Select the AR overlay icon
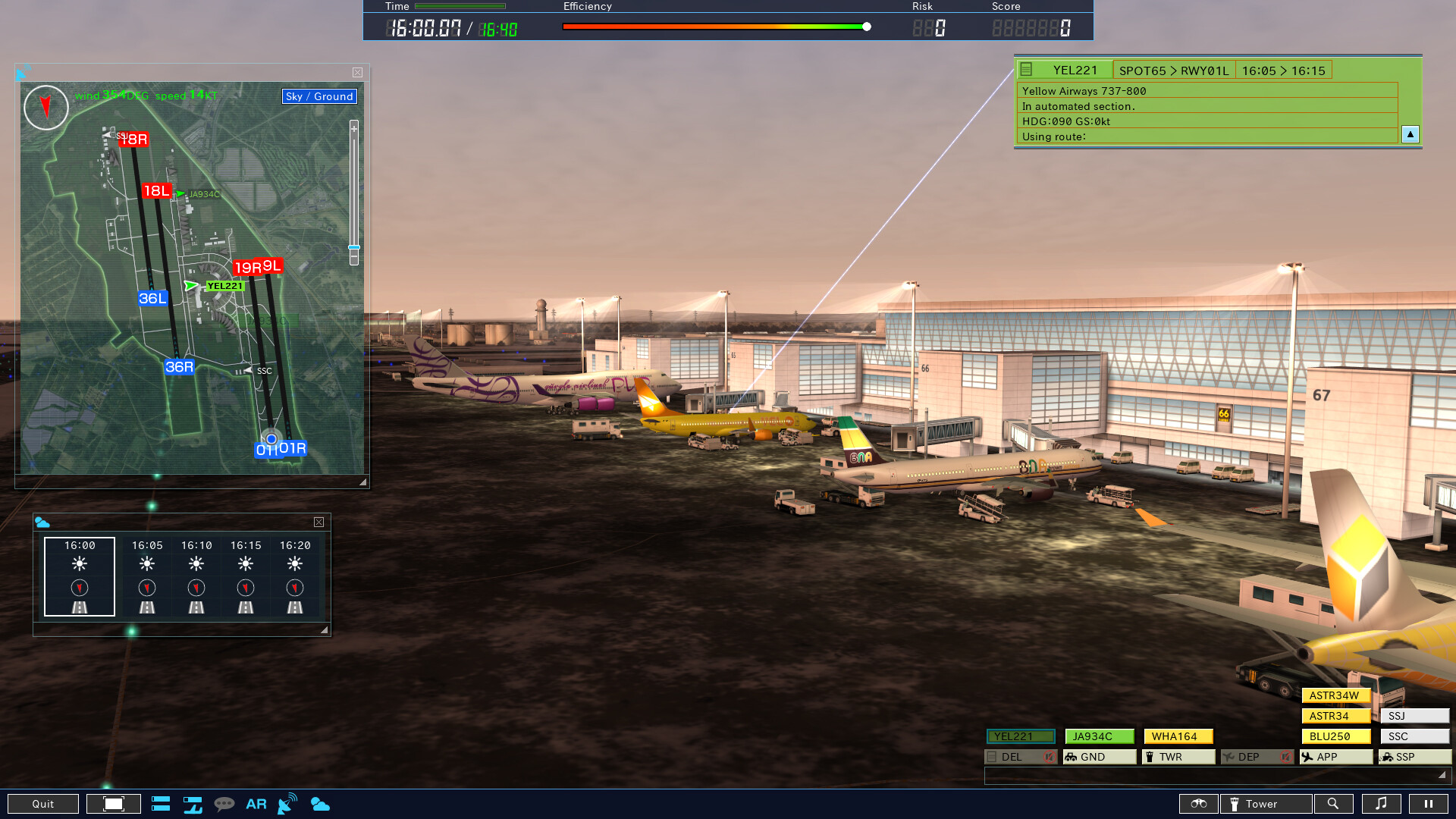This screenshot has height=819, width=1456. pos(256,803)
